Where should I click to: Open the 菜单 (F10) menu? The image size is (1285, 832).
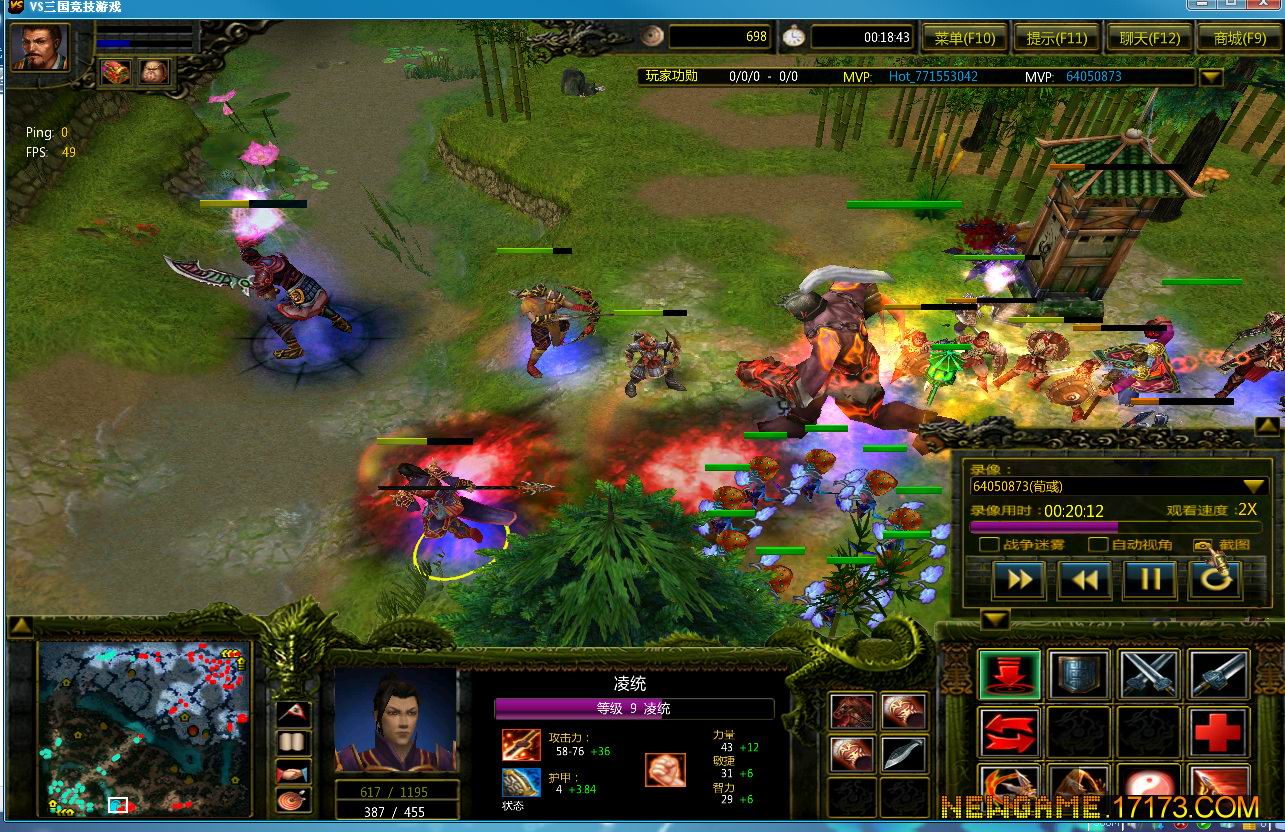[964, 38]
